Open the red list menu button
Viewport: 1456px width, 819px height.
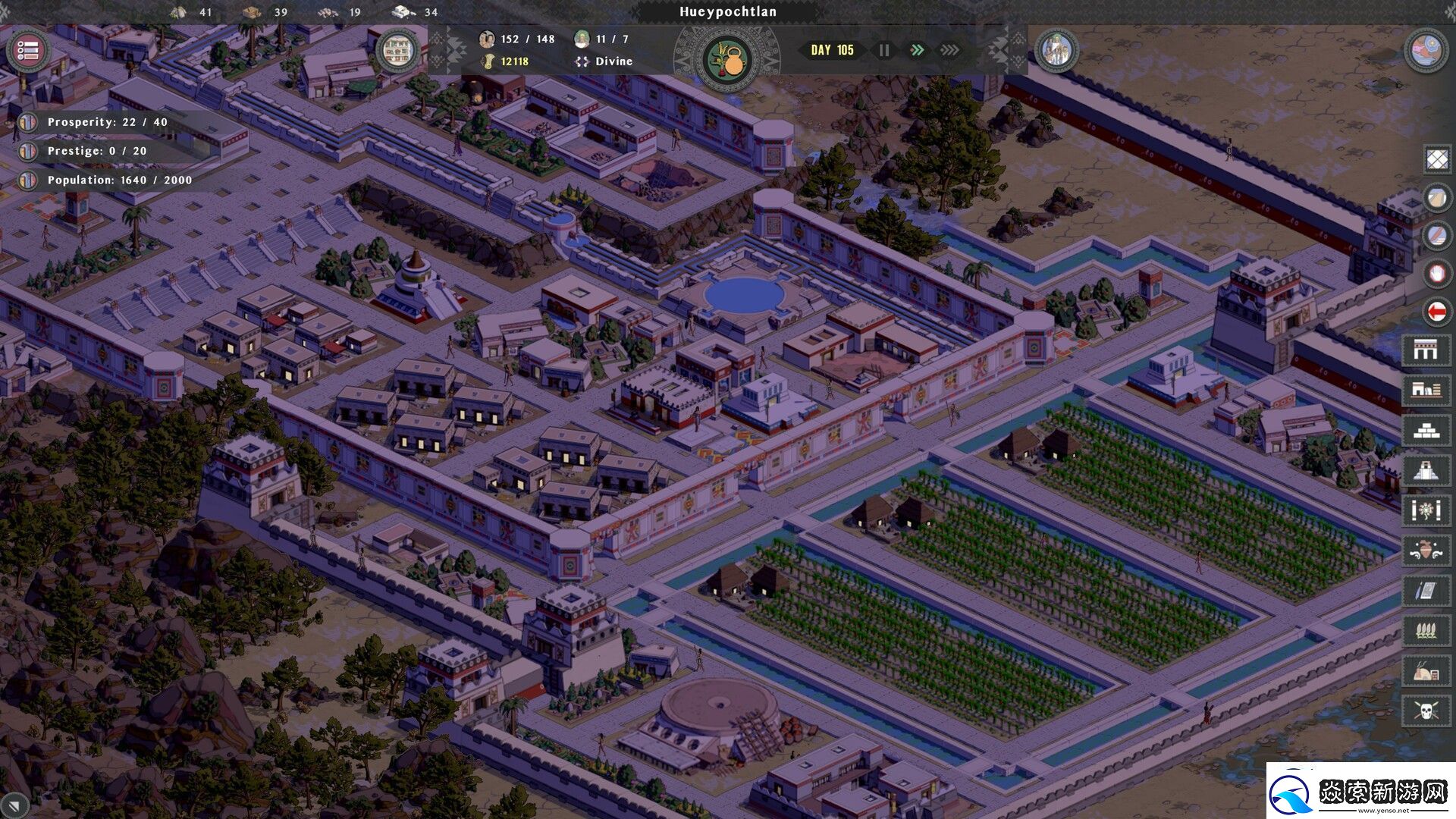(x=28, y=51)
